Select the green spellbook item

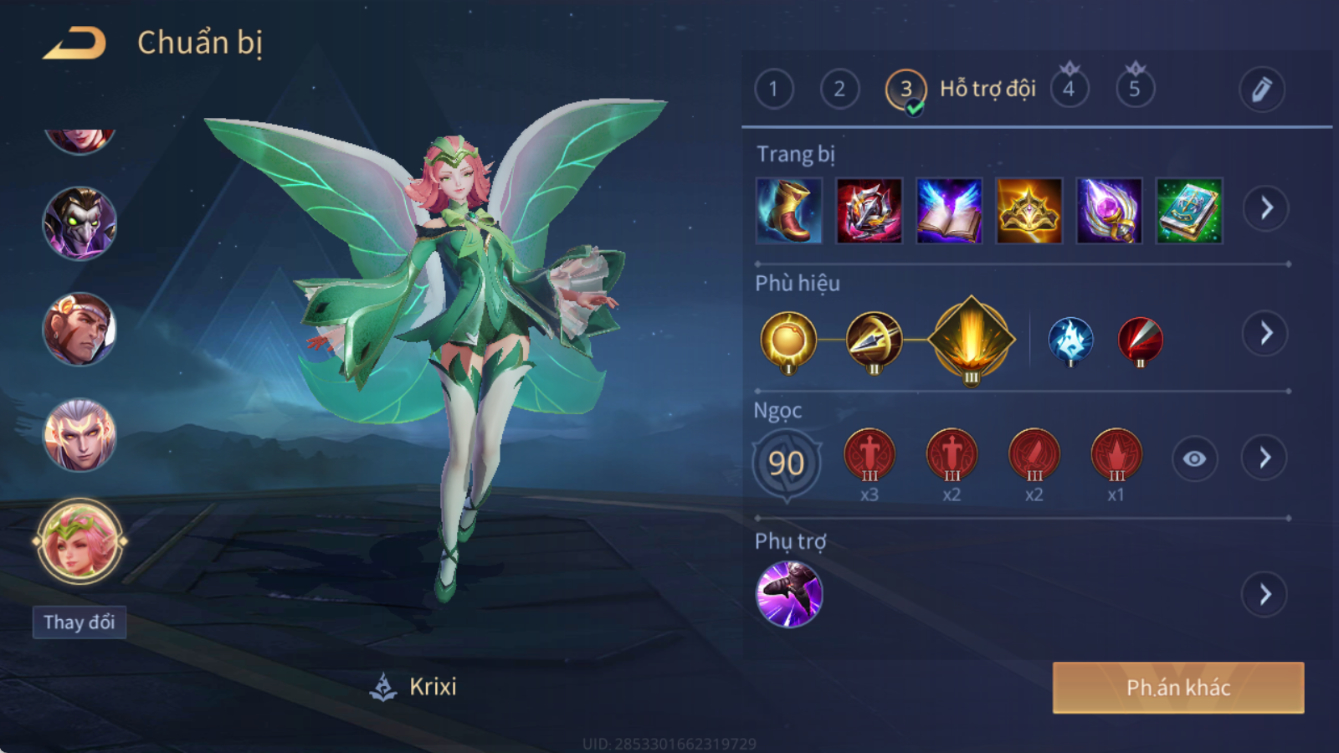[x=1188, y=211]
